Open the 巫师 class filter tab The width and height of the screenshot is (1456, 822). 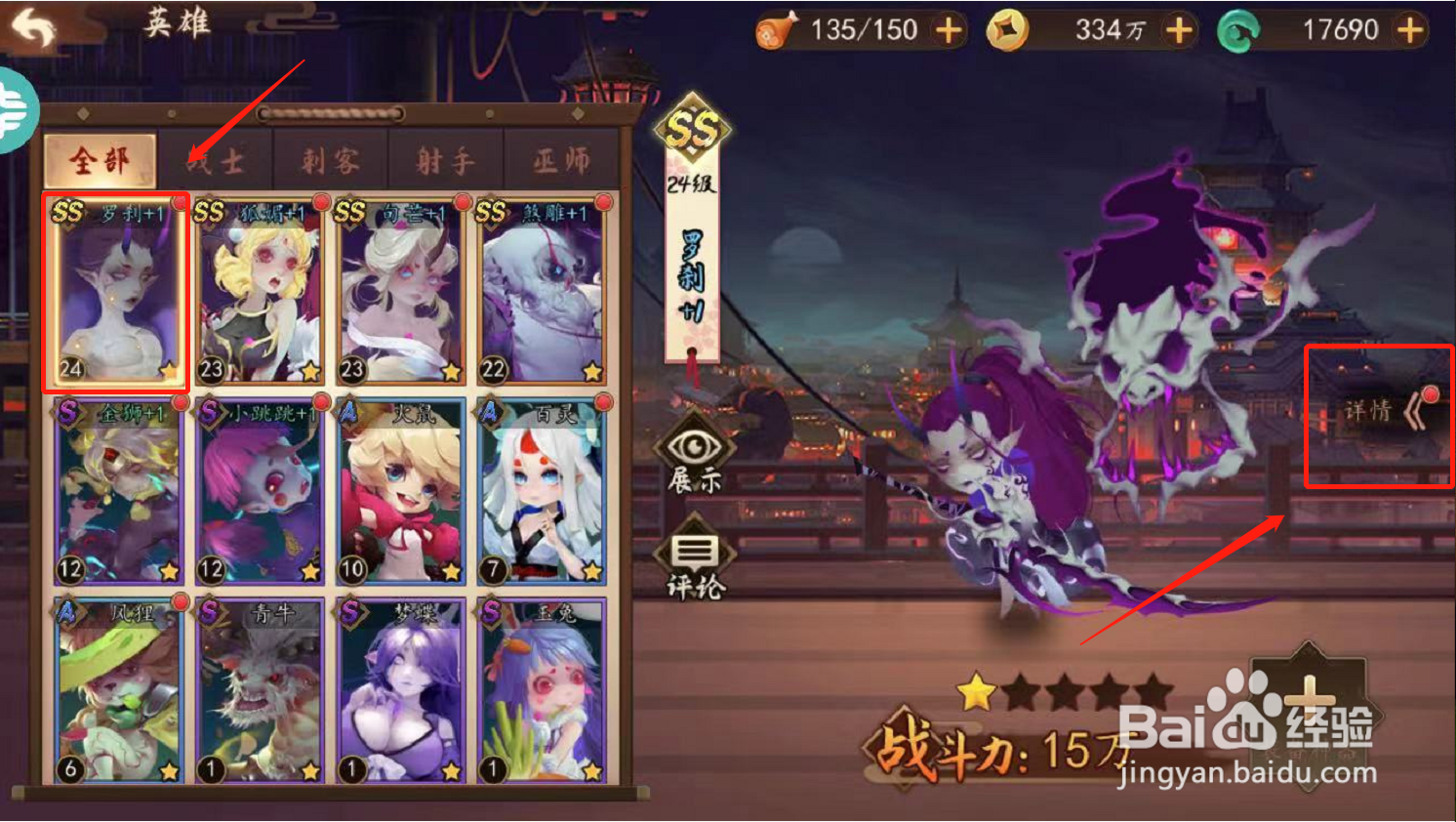point(559,160)
